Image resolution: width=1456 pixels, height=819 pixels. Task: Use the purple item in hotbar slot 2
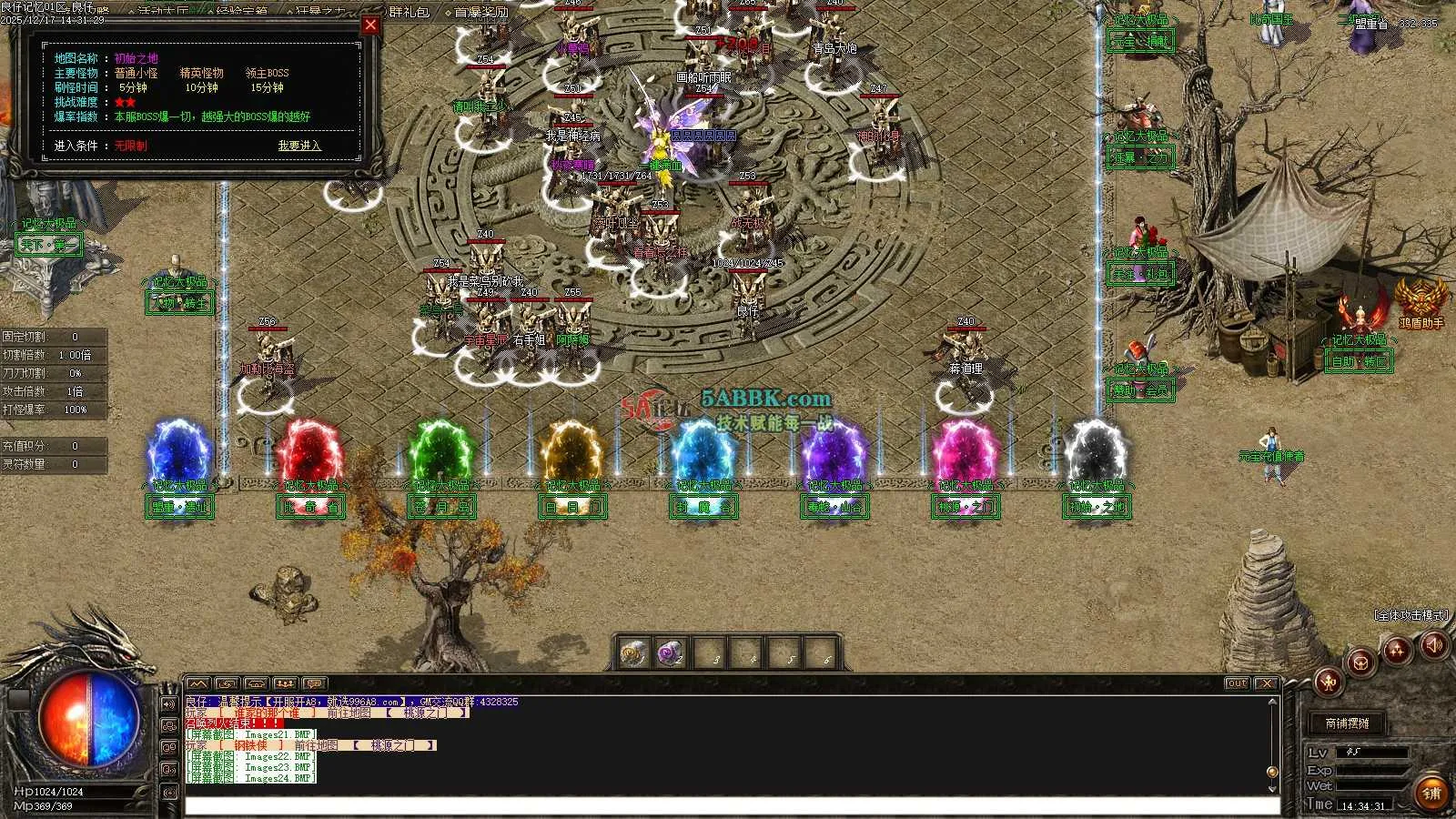(671, 653)
